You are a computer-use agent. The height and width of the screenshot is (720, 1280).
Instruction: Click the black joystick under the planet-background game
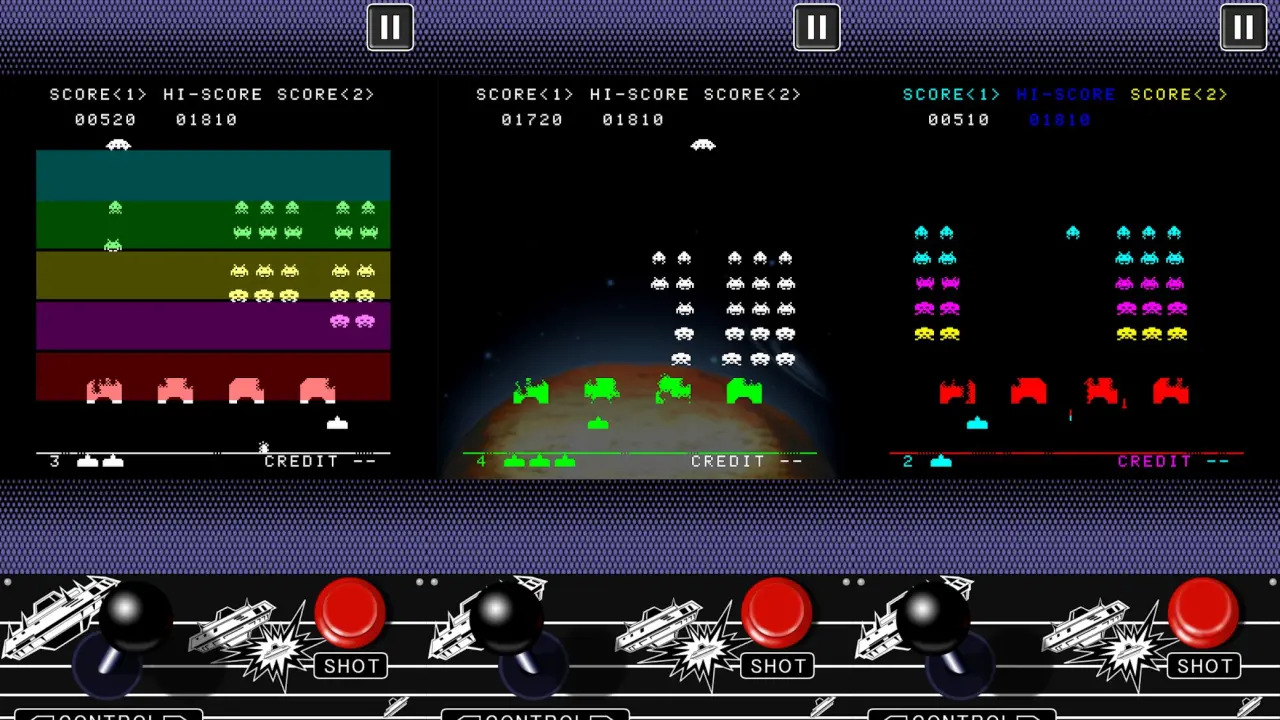click(506, 610)
